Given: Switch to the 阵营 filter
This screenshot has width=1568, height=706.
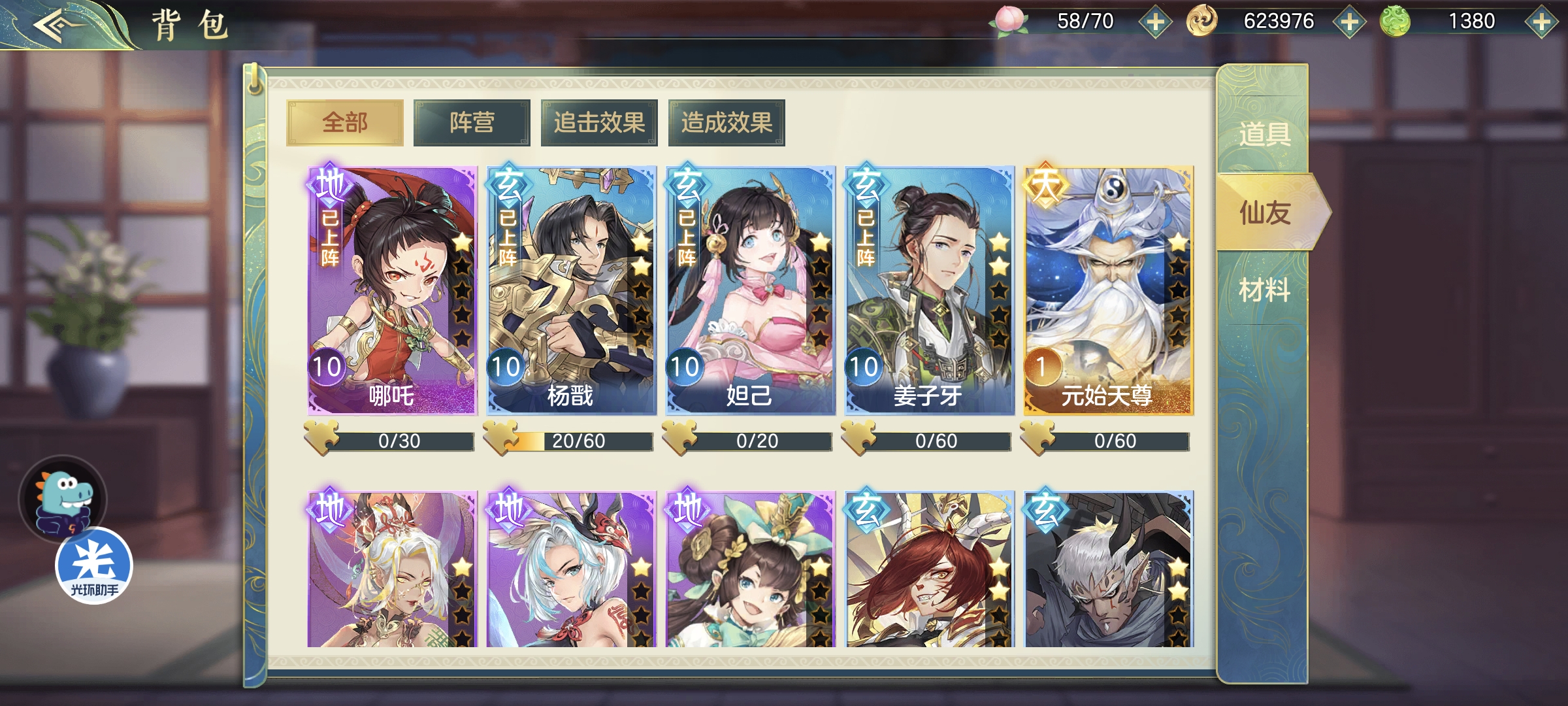Looking at the screenshot, I should [x=471, y=122].
